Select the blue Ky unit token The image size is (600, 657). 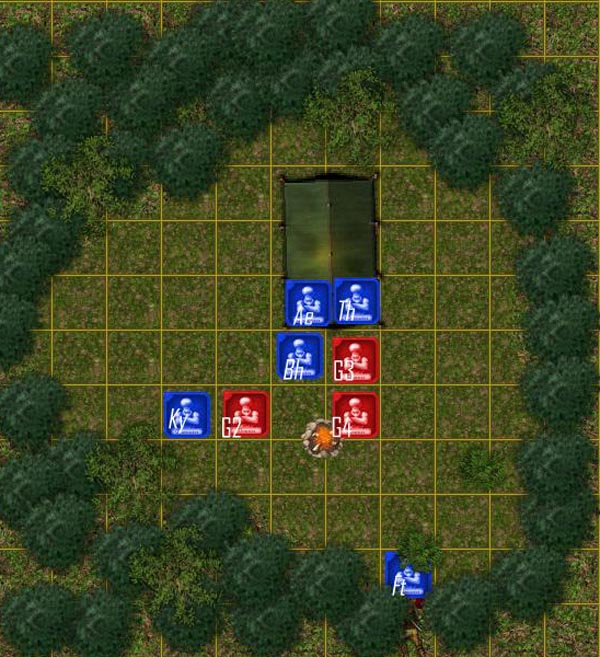pos(187,414)
